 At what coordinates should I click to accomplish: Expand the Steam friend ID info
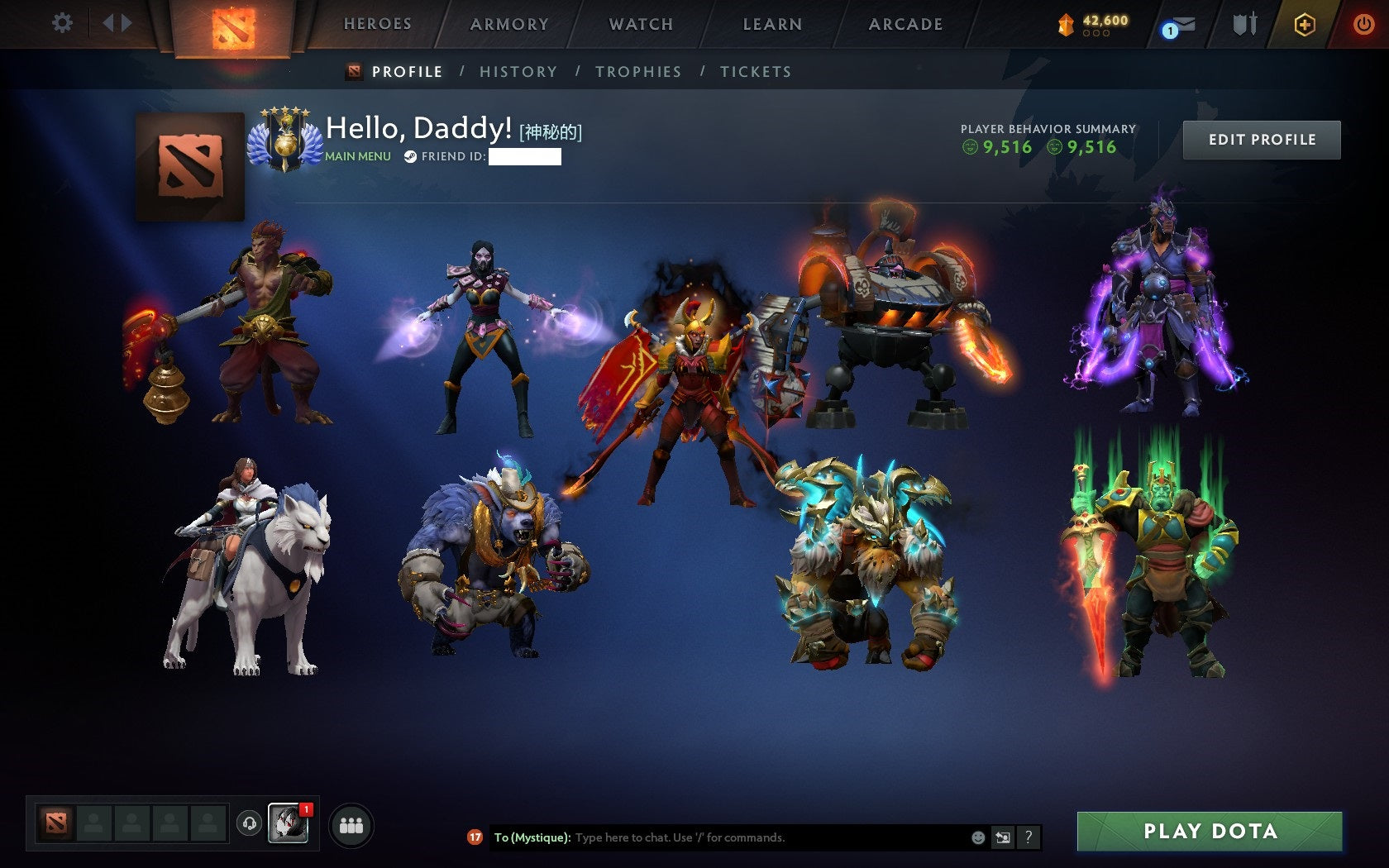pos(411,155)
